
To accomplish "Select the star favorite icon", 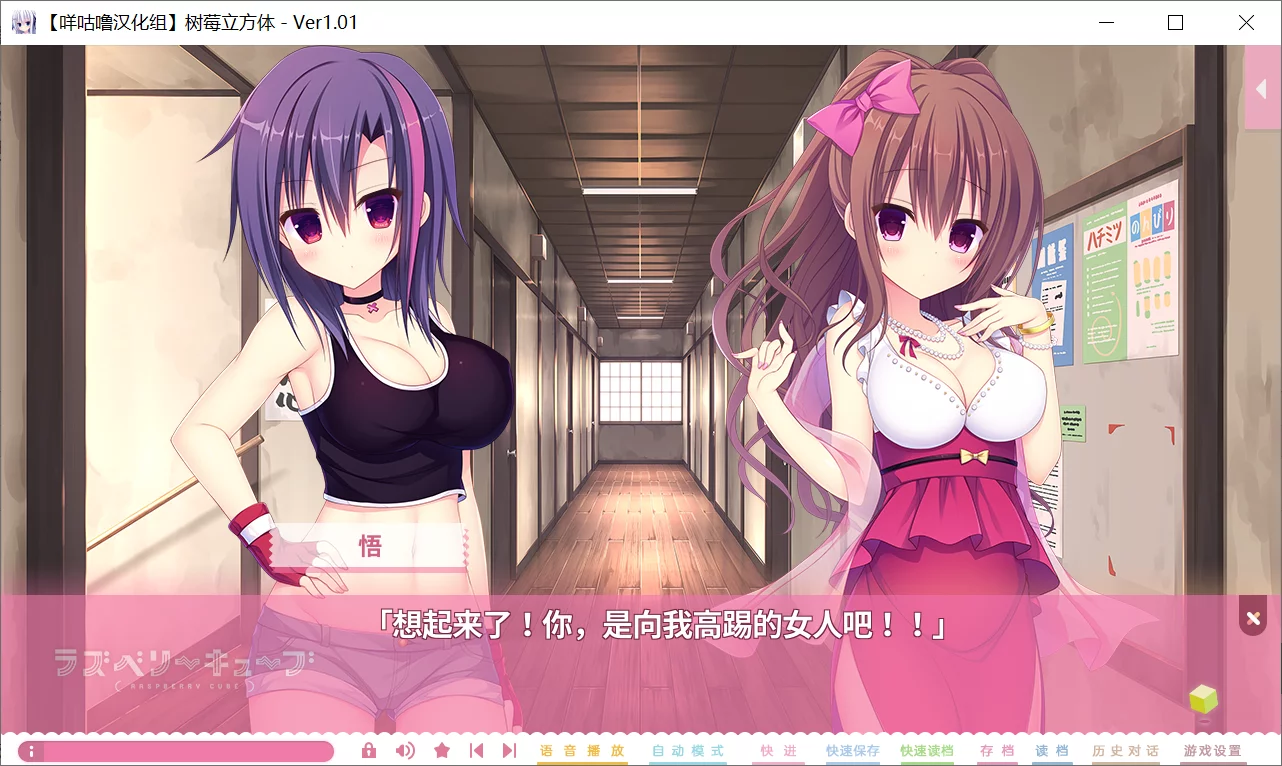I will (441, 749).
